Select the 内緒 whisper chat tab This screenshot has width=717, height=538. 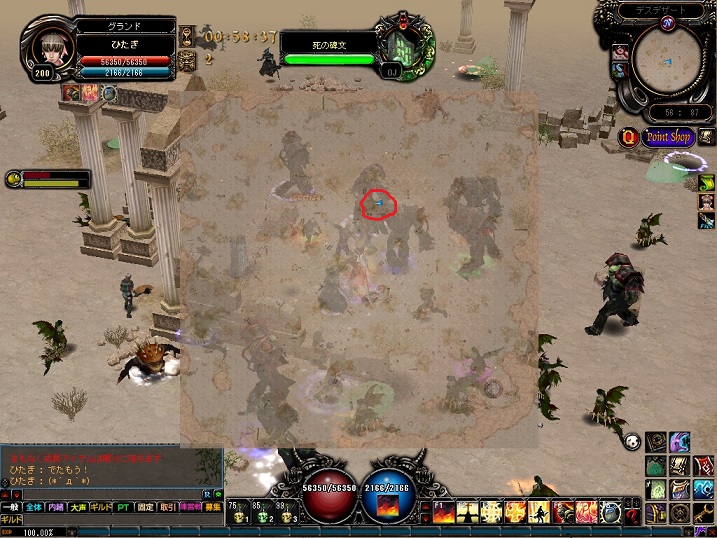coord(56,508)
